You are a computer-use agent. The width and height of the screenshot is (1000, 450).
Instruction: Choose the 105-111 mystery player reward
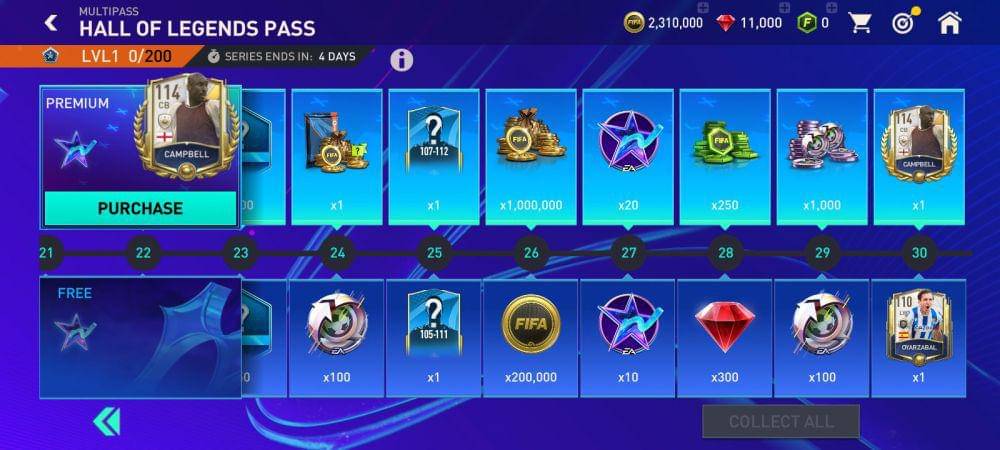tap(434, 338)
